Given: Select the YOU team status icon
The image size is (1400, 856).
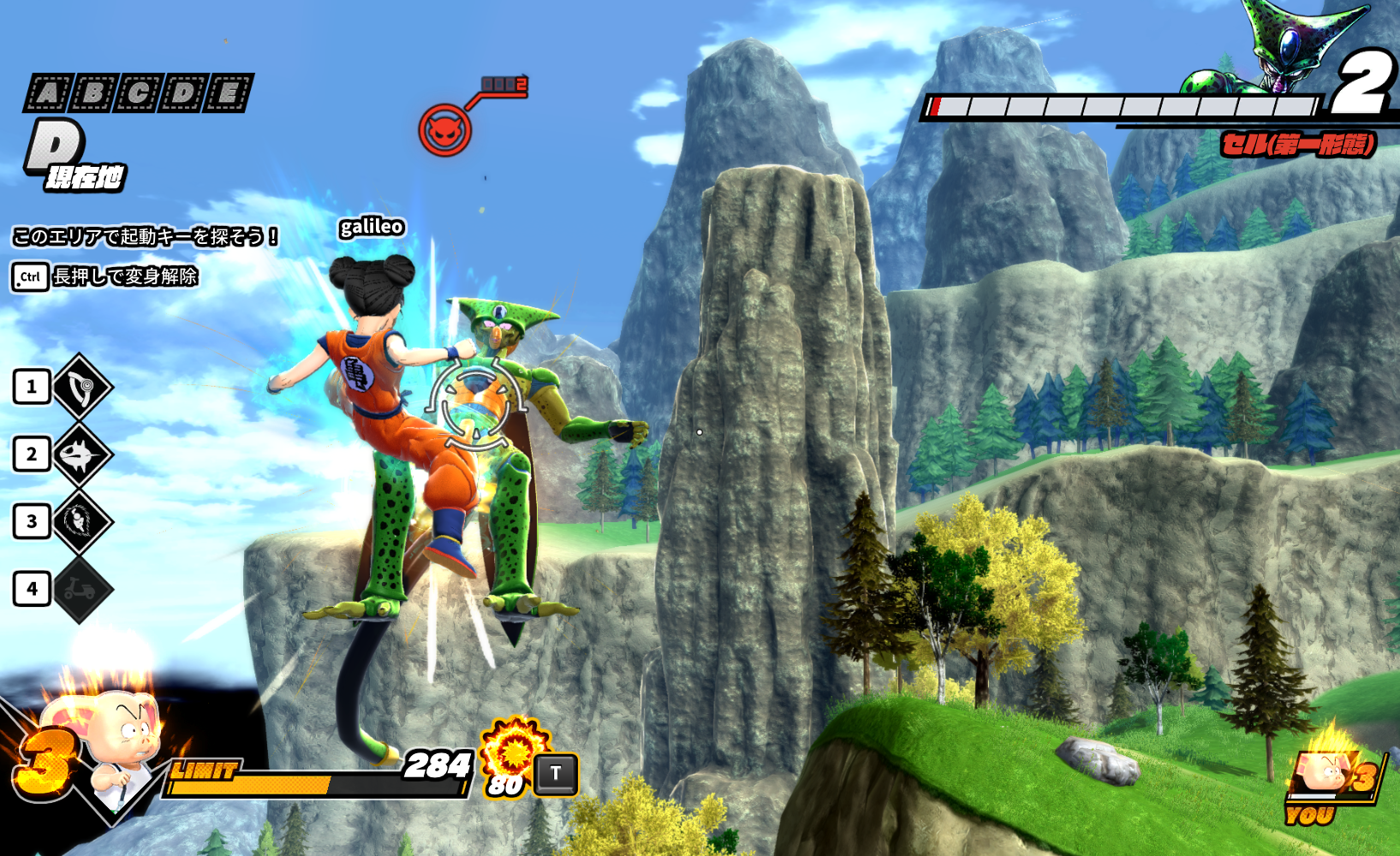Looking at the screenshot, I should (1329, 783).
